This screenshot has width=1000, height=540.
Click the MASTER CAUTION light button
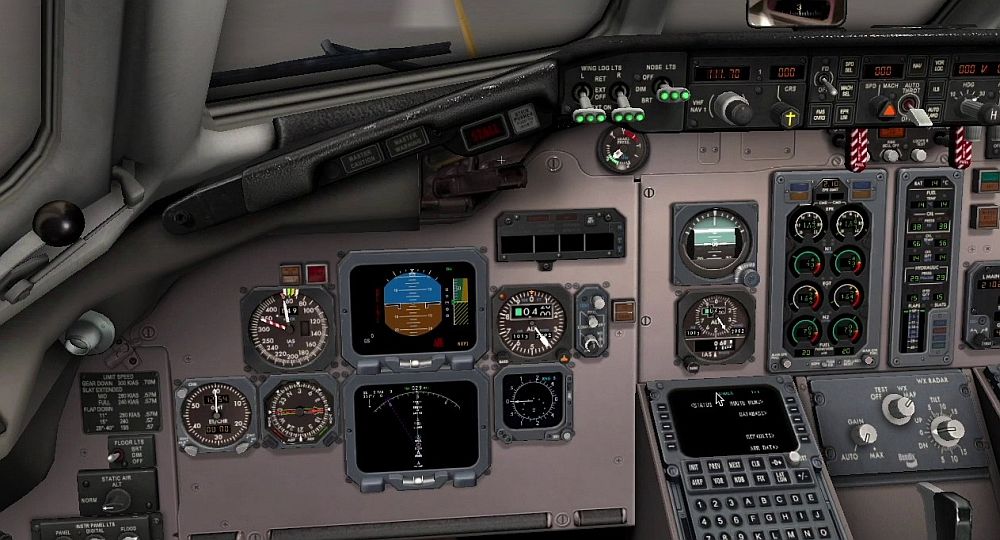[358, 160]
